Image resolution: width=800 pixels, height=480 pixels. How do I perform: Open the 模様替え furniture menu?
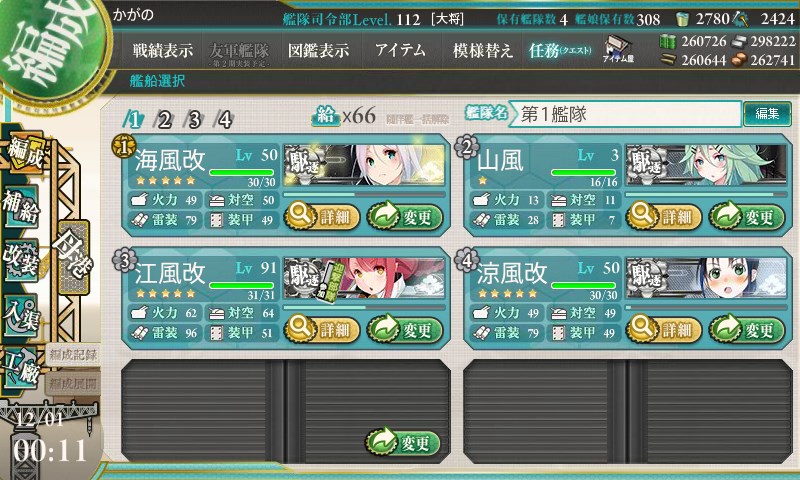coord(481,50)
